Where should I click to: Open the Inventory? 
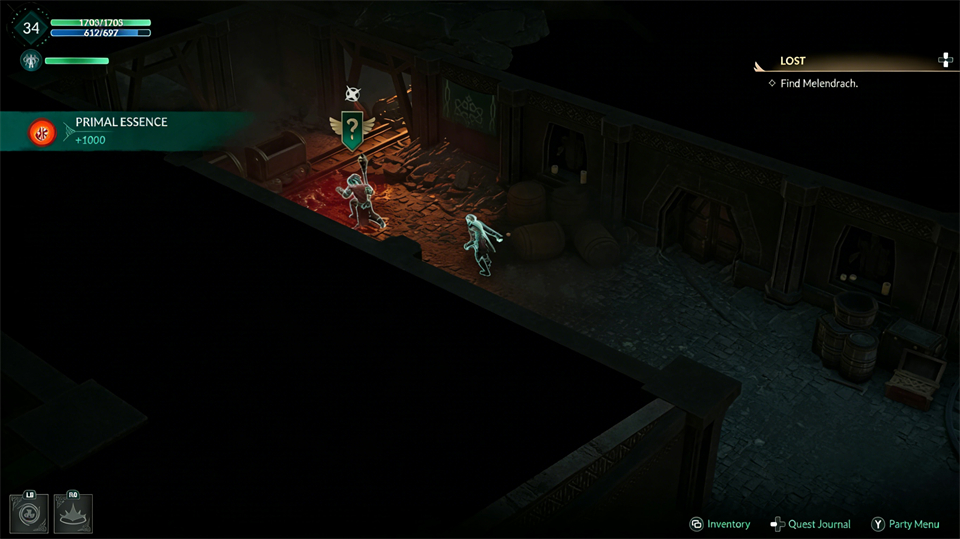[720, 524]
